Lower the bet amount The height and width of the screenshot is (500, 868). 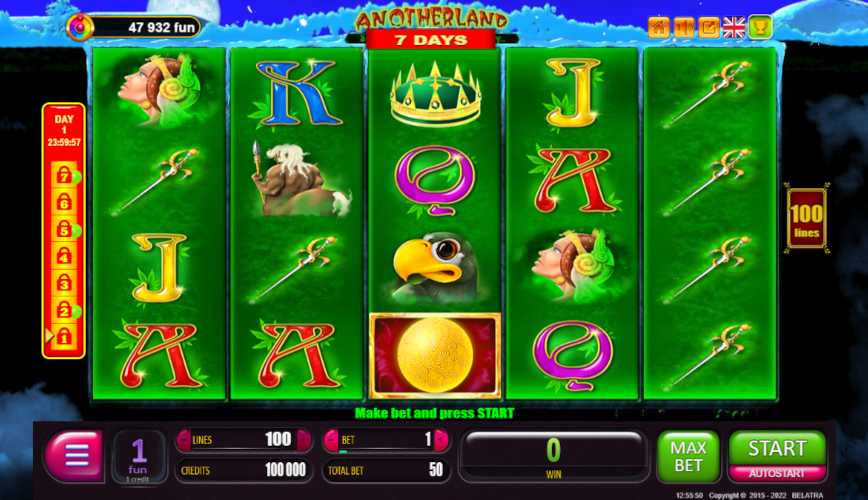[330, 439]
